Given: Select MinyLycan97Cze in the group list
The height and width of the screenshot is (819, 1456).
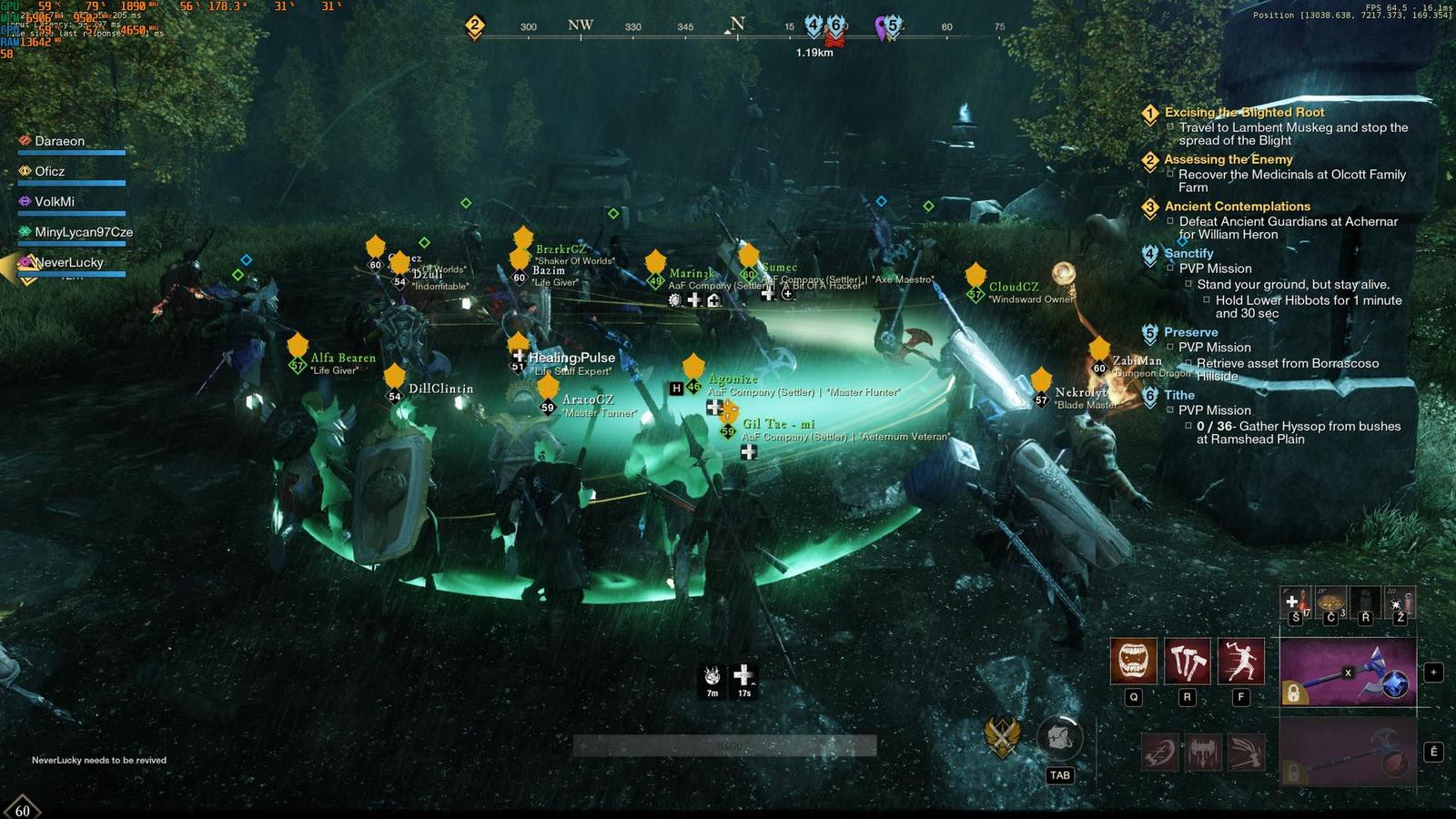Looking at the screenshot, I should 83,232.
